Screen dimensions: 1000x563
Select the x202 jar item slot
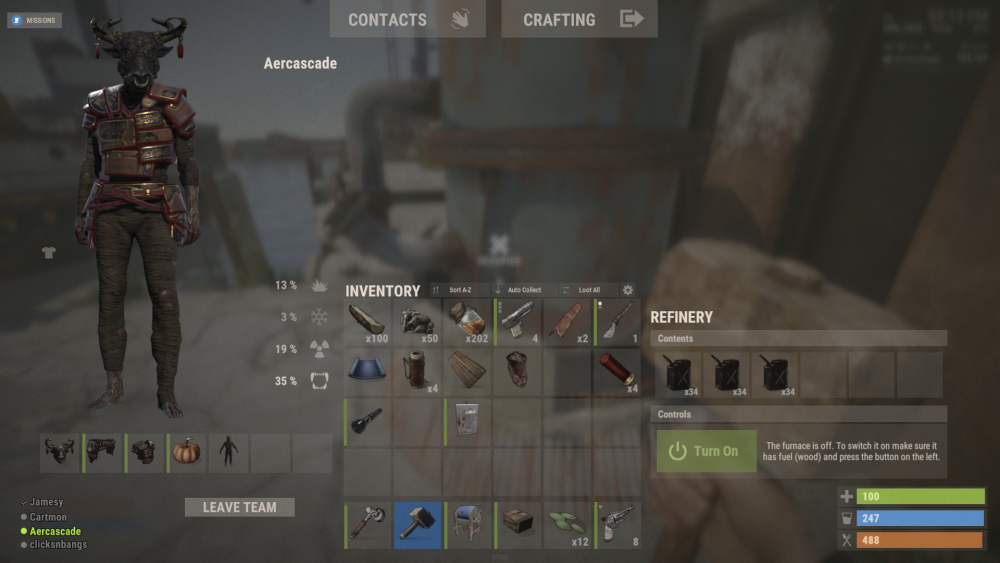(467, 322)
